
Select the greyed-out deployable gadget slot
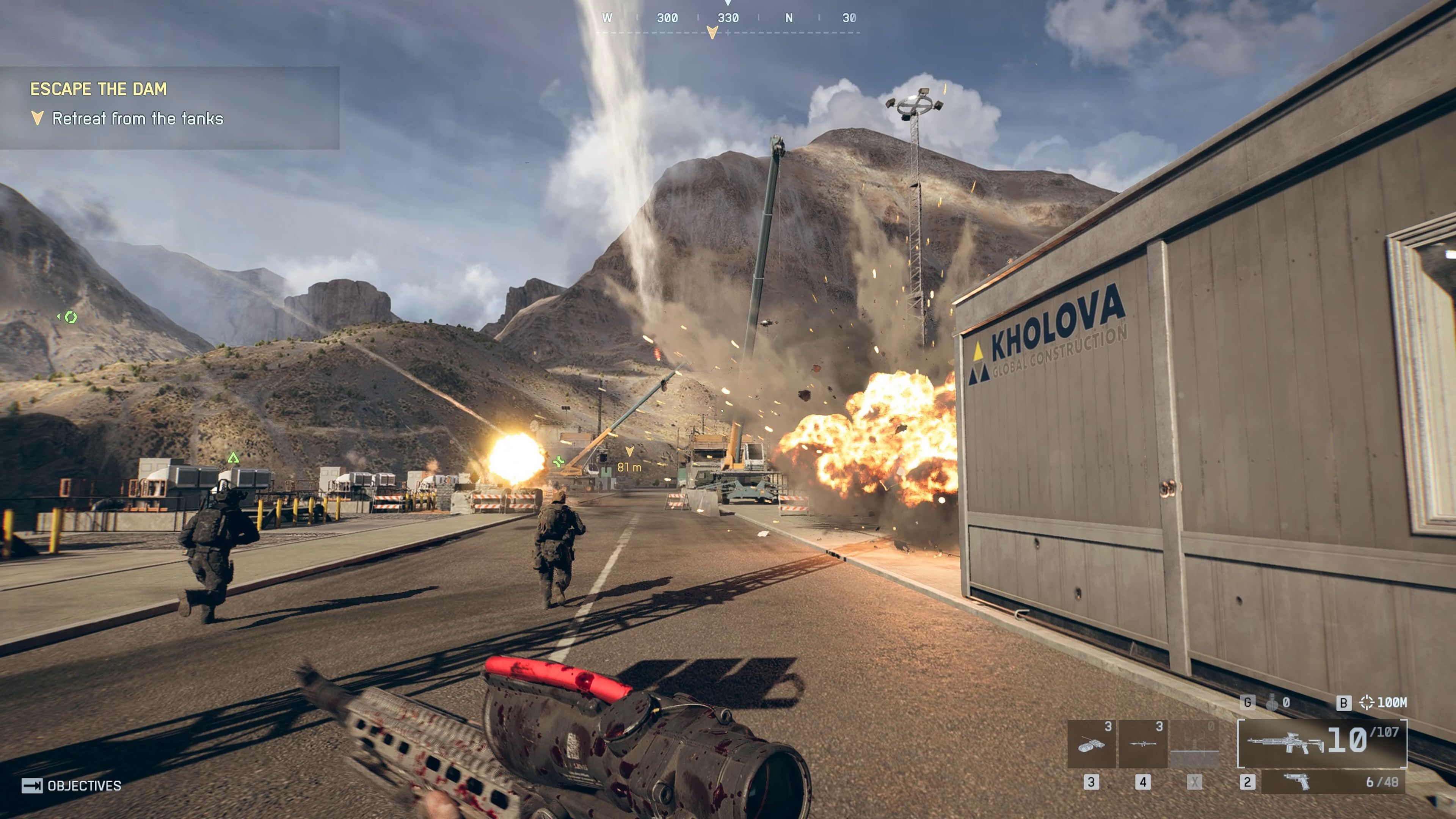click(x=1194, y=744)
